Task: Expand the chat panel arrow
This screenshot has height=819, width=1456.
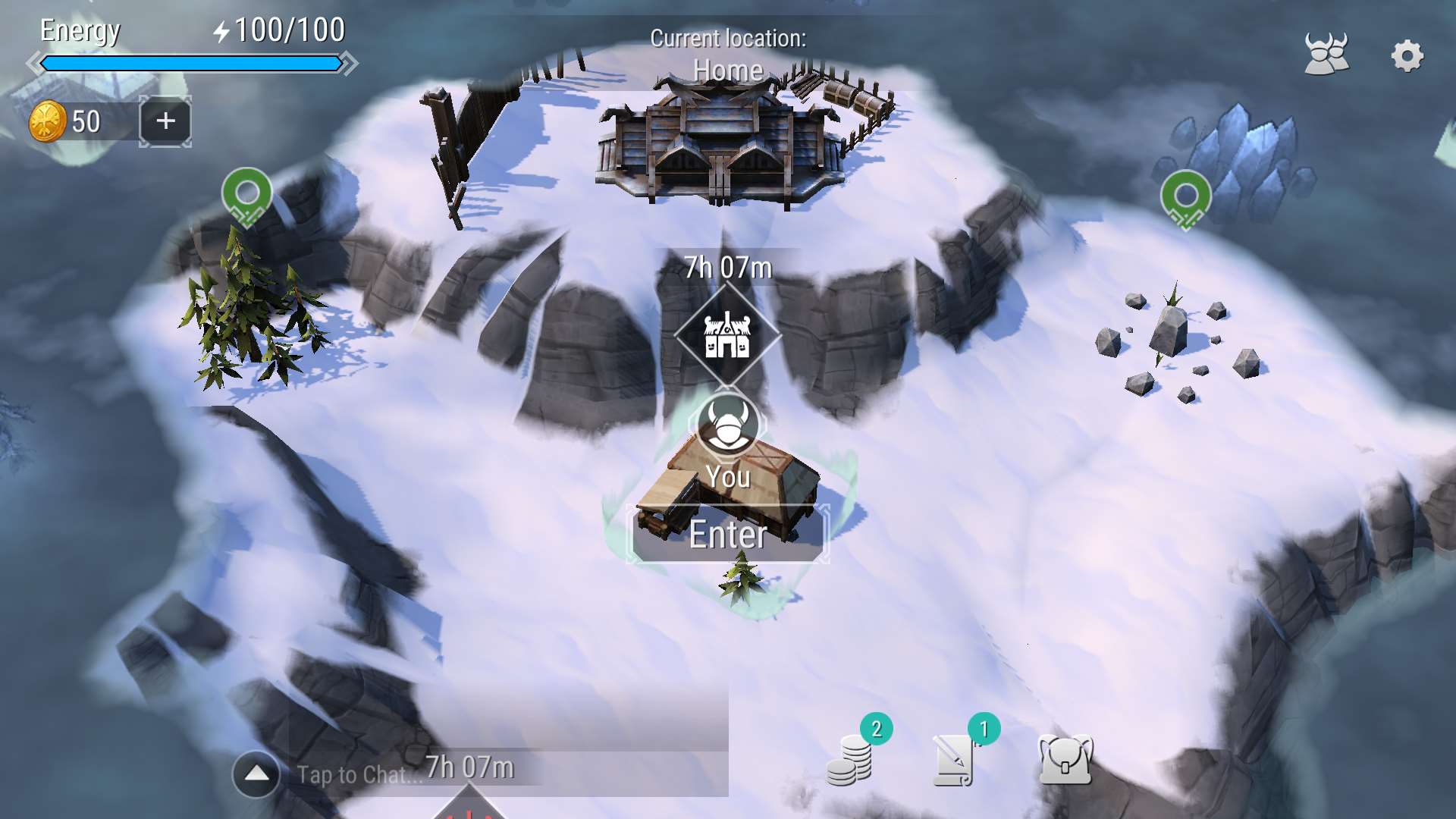Action: click(x=256, y=774)
